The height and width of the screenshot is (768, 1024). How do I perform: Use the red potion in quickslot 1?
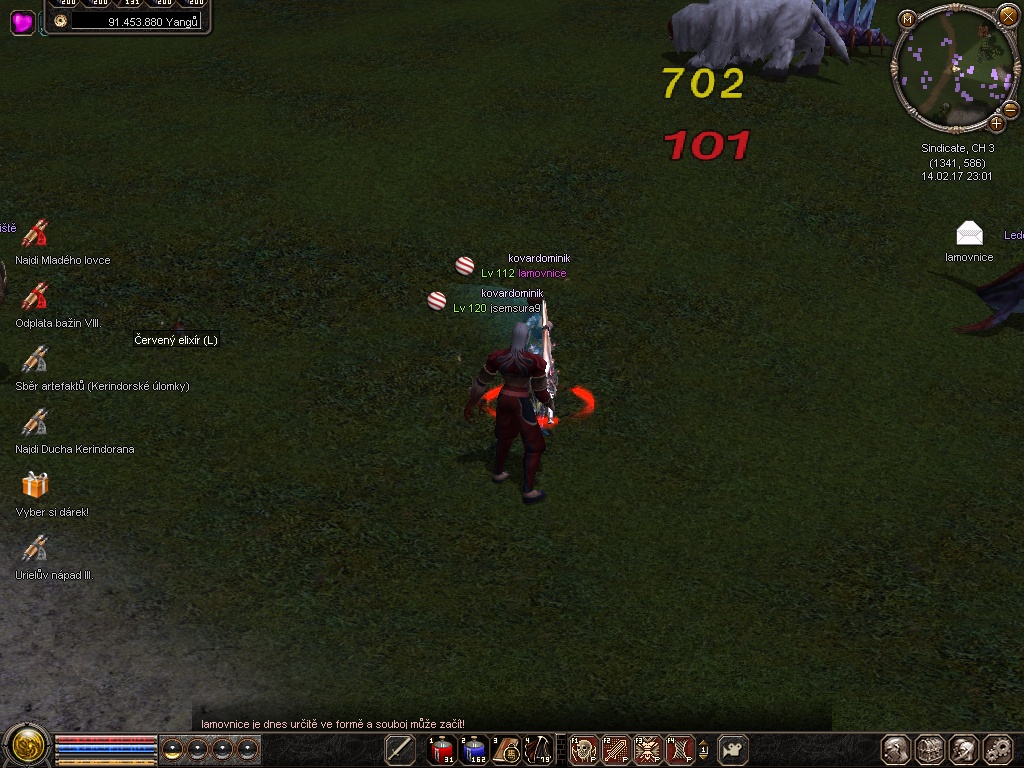pyautogui.click(x=441, y=749)
